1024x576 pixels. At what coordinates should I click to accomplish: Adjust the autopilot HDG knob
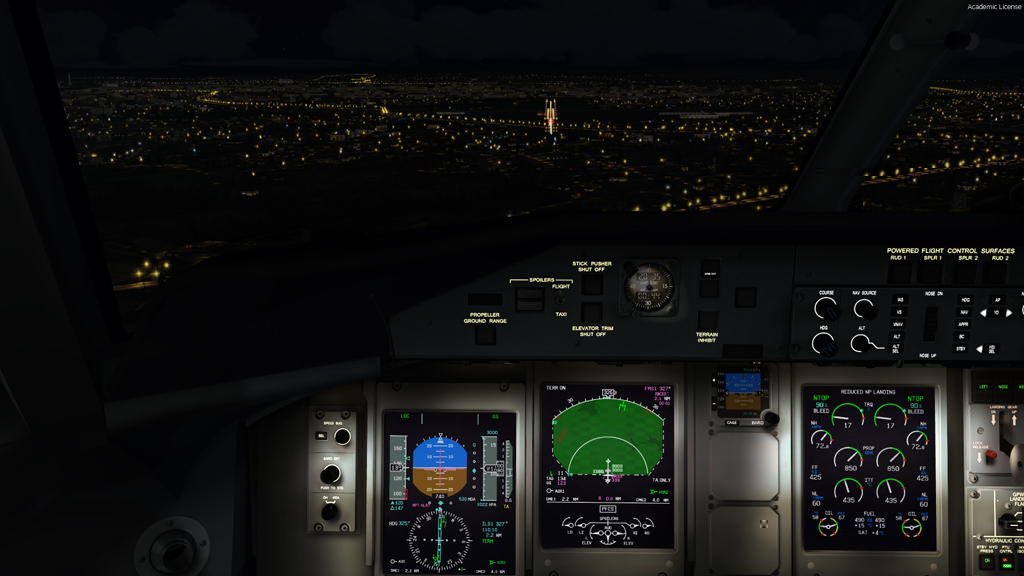[x=824, y=344]
